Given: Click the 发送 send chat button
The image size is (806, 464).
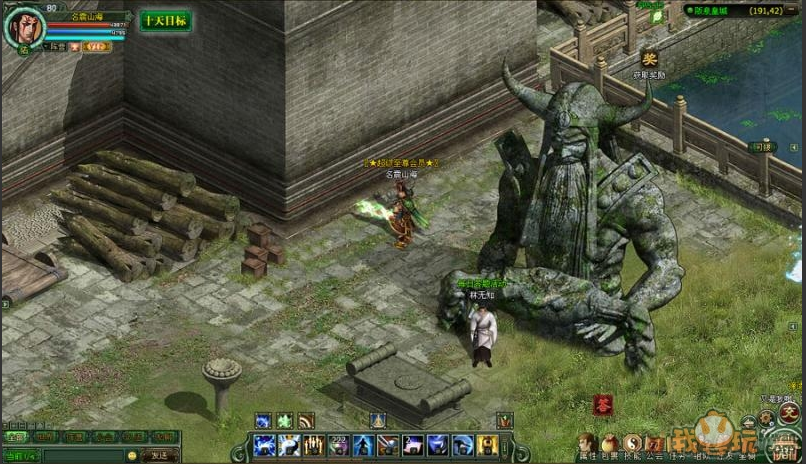Looking at the screenshot, I should point(159,455).
